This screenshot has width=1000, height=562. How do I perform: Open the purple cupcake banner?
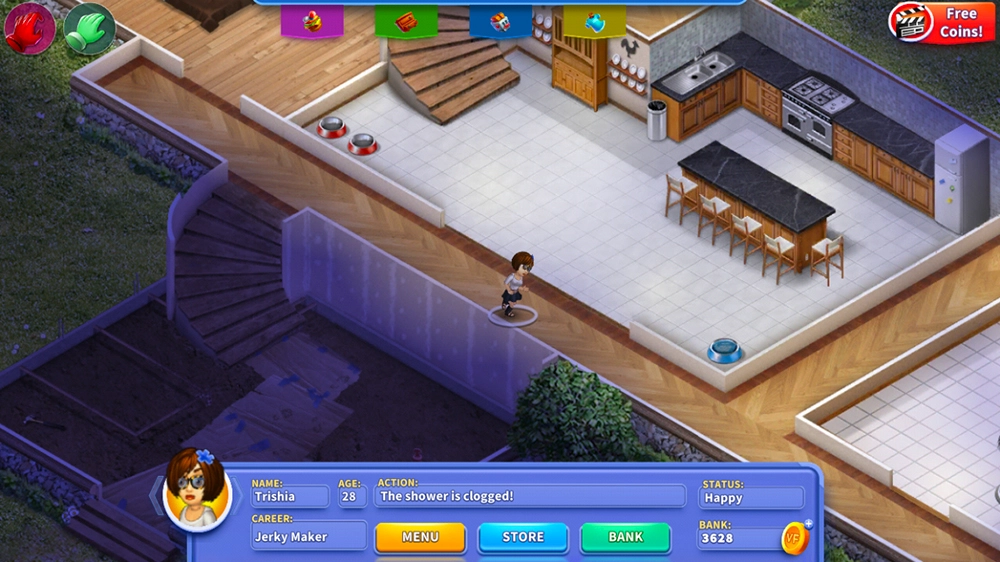[312, 21]
